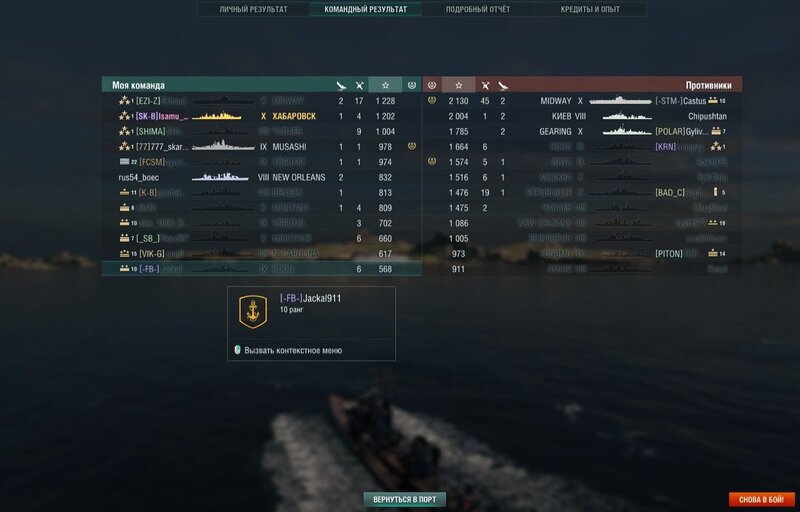
Task: Choose rus54_boec's New Orleans row
Action: 260,177
